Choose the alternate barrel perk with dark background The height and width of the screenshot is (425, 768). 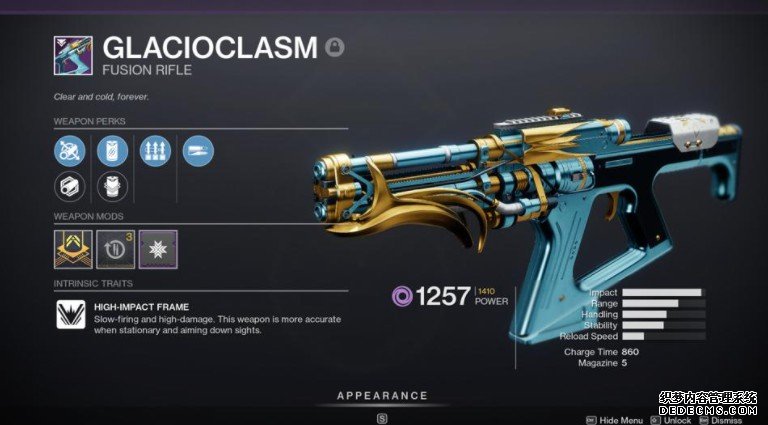(69, 186)
